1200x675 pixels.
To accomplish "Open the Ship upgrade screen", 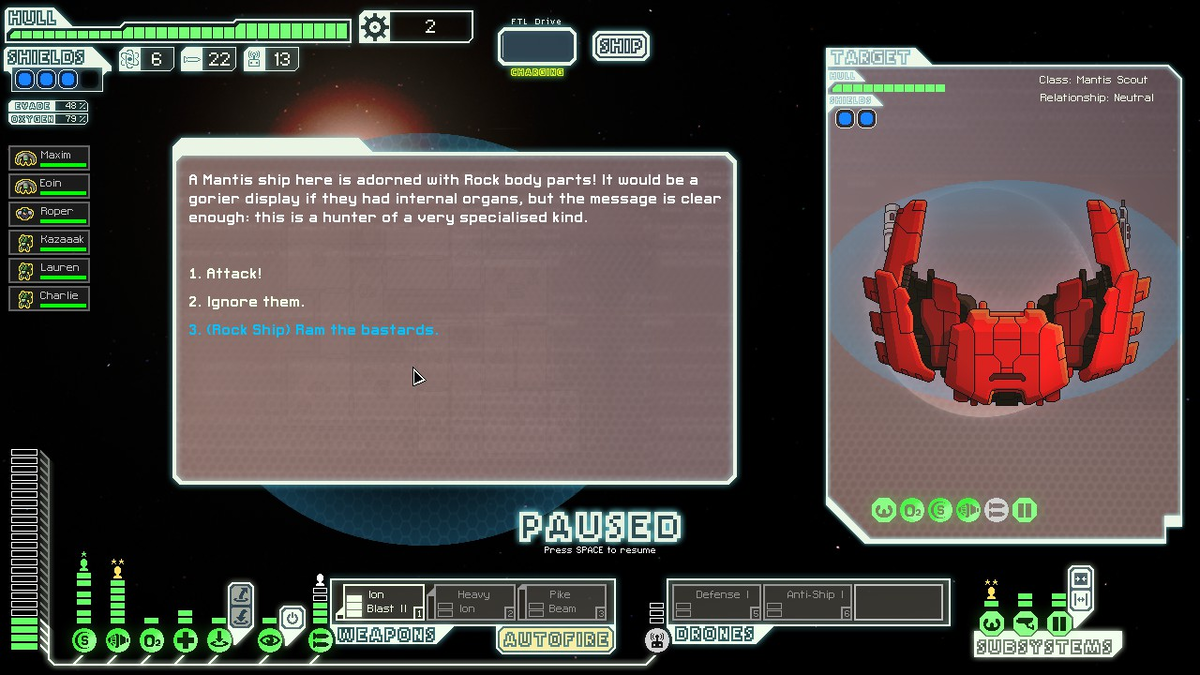I will [x=620, y=46].
